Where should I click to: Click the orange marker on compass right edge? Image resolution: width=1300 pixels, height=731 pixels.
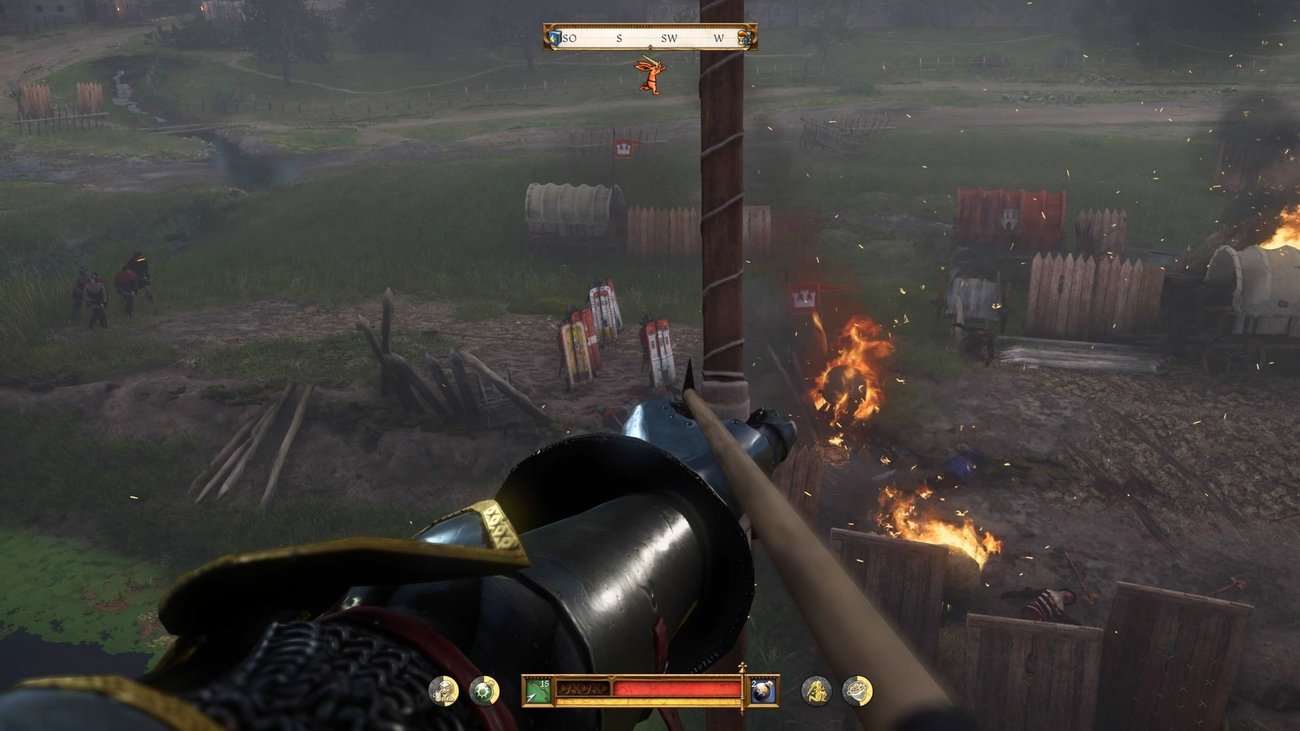point(745,38)
